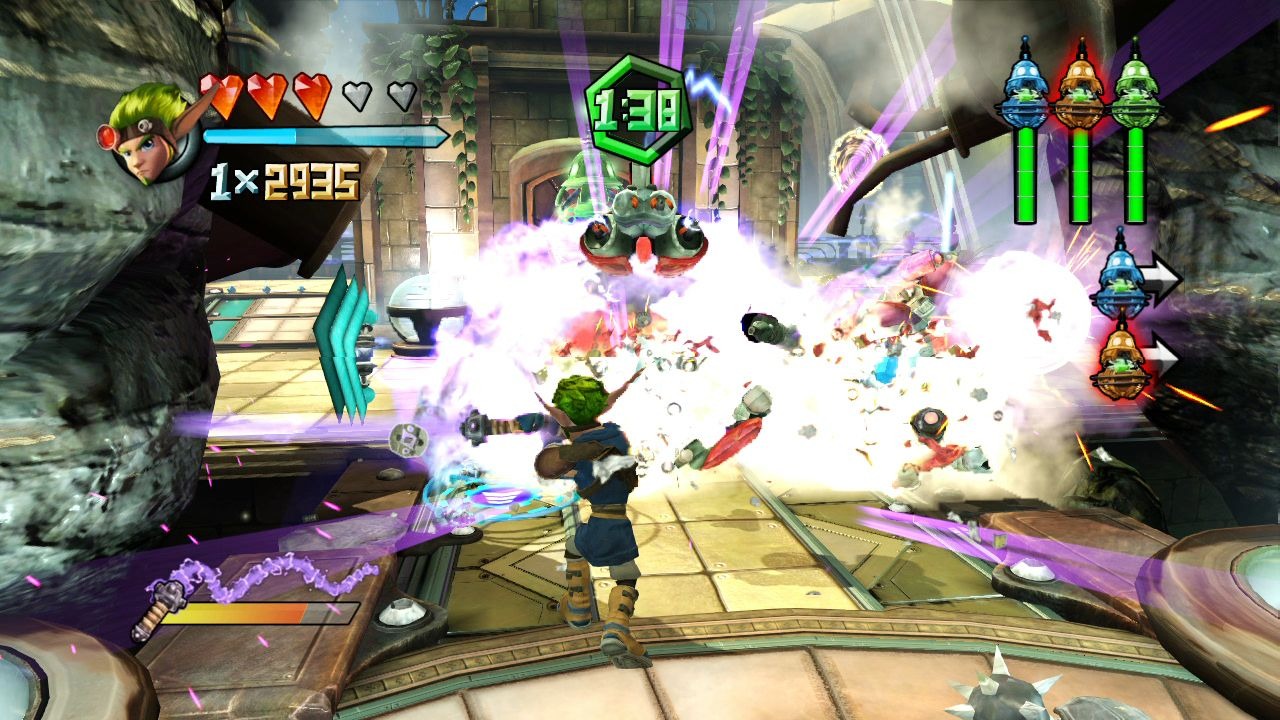Click the blue robot icon above the green bar
The width and height of the screenshot is (1280, 720).
[x=1024, y=88]
